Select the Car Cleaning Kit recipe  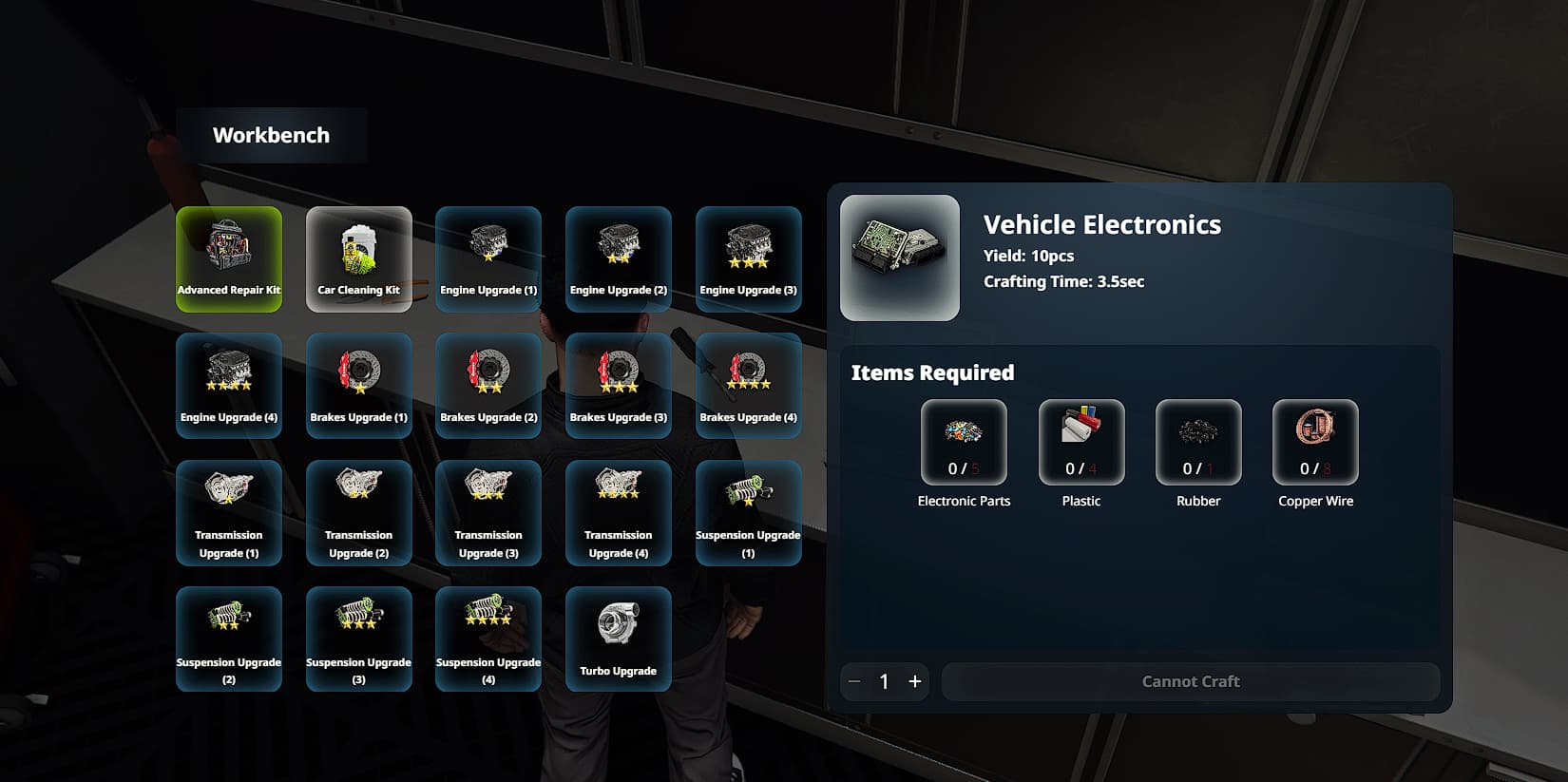[358, 258]
